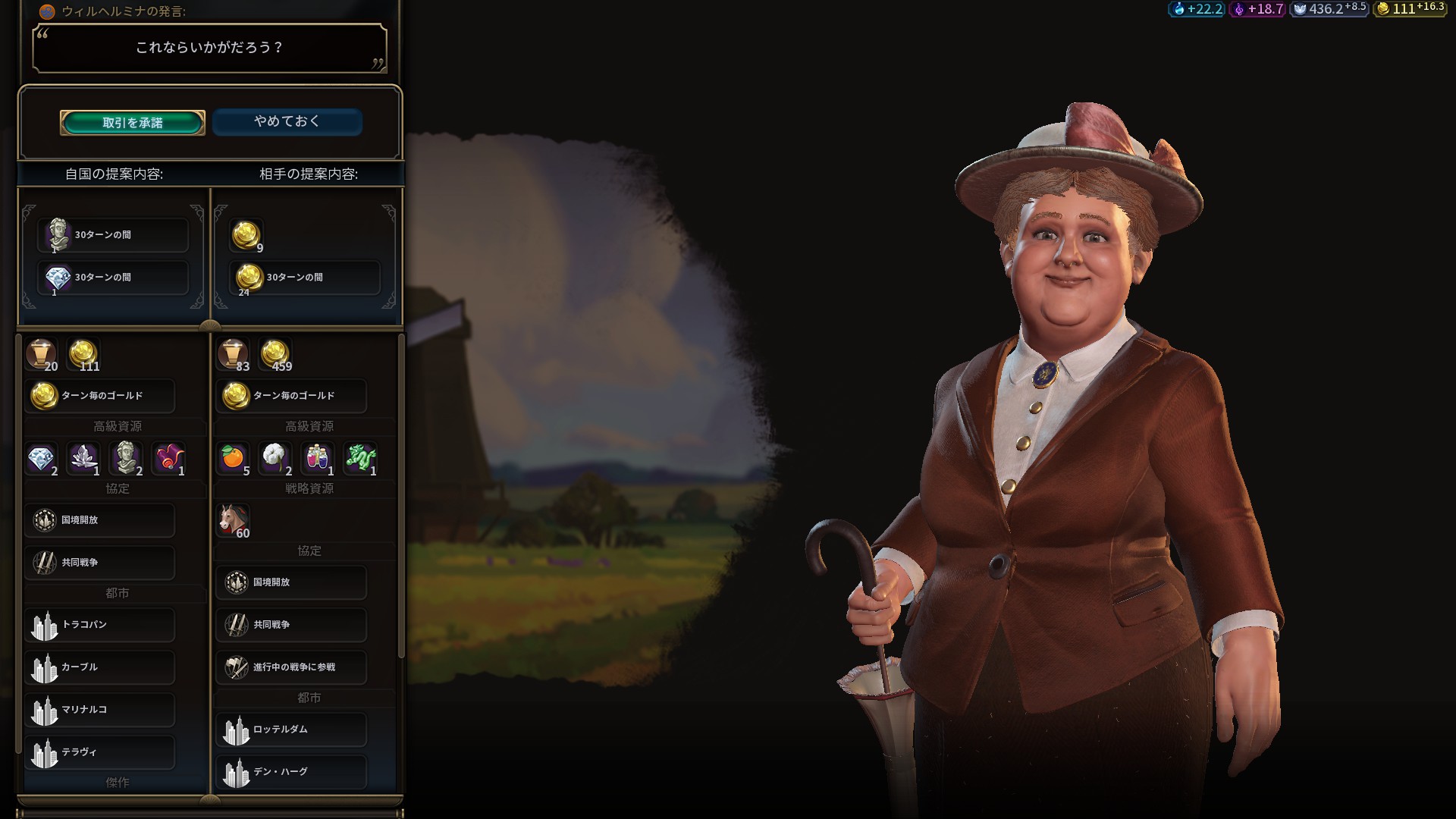Request Wilhelmina's 60 horses
1456x819 pixels.
click(233, 520)
